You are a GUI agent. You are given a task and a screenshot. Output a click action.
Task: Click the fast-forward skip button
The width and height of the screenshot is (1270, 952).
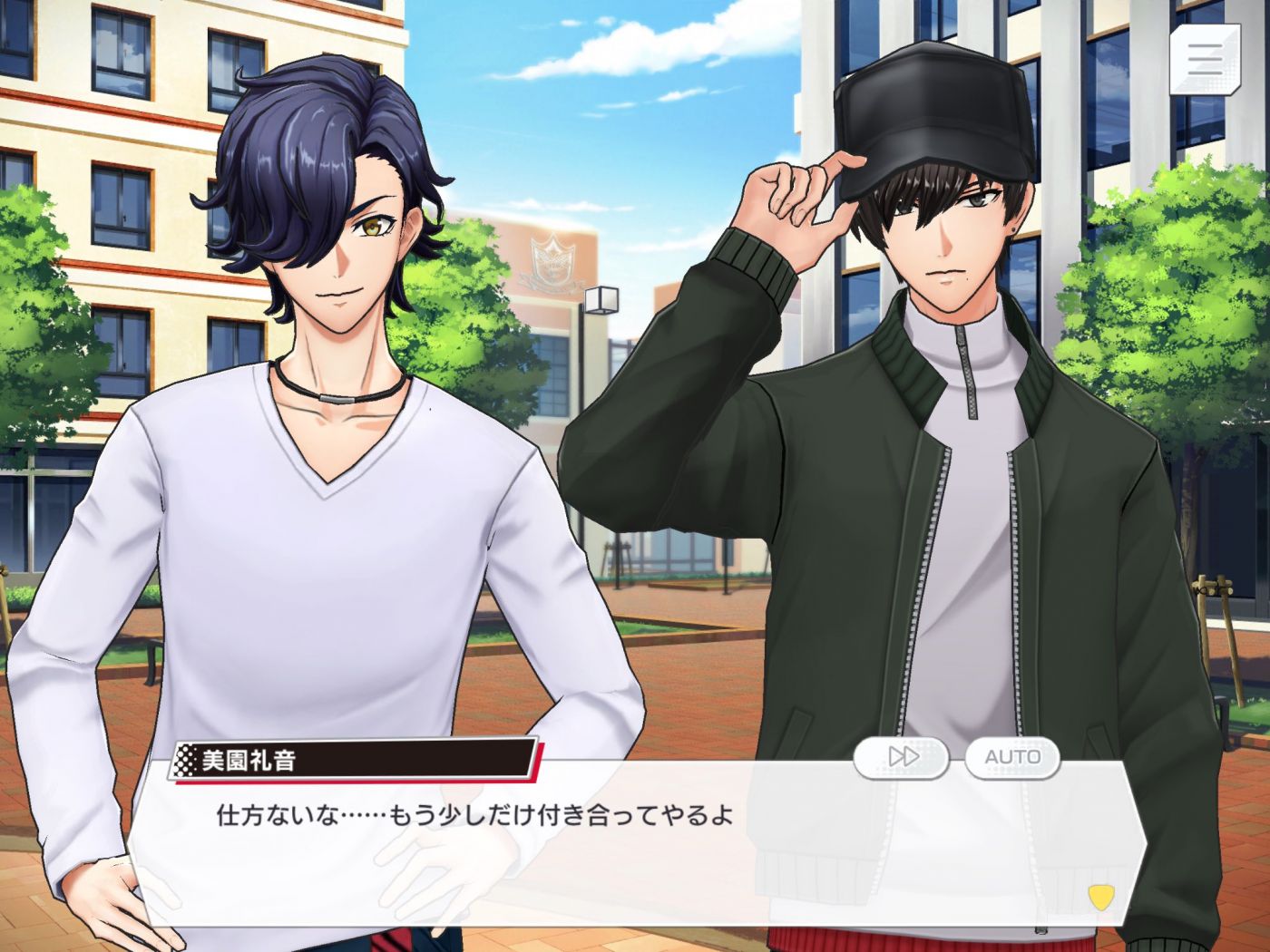902,757
